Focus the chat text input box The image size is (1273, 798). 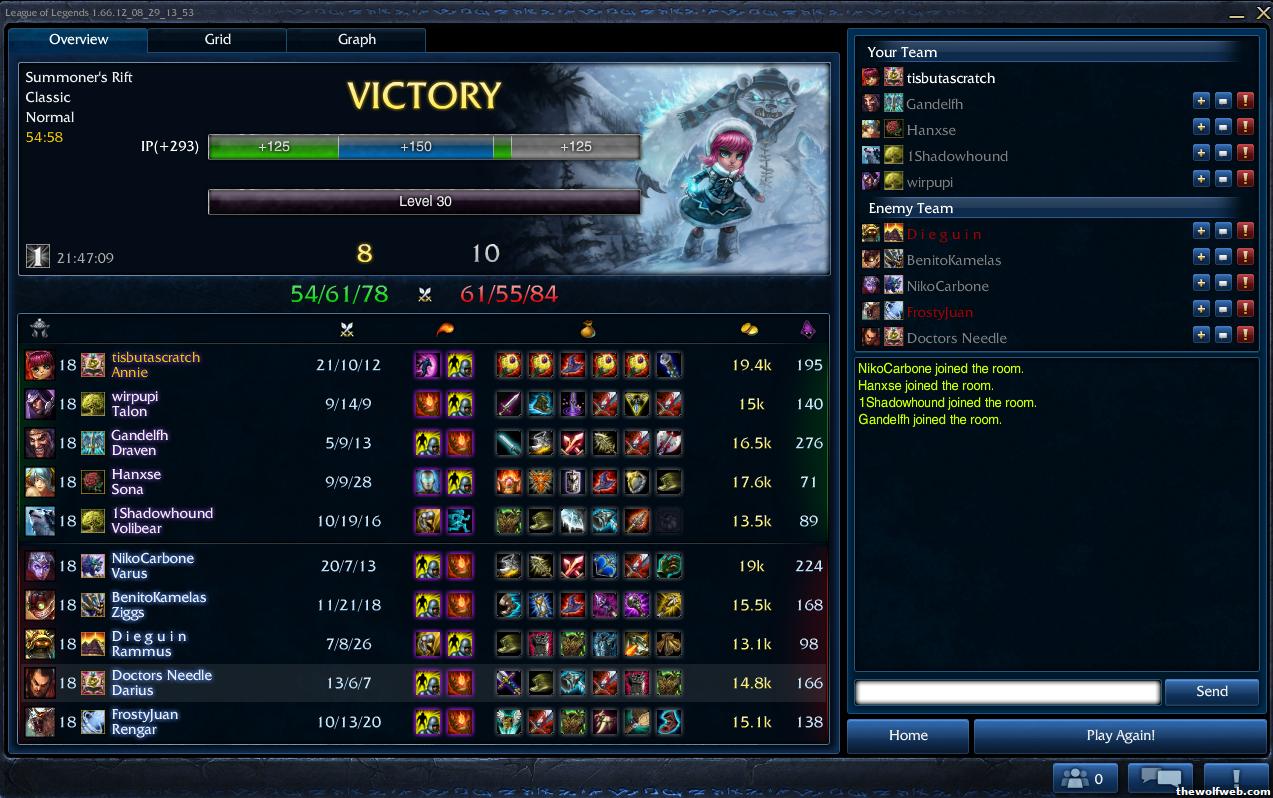1007,691
